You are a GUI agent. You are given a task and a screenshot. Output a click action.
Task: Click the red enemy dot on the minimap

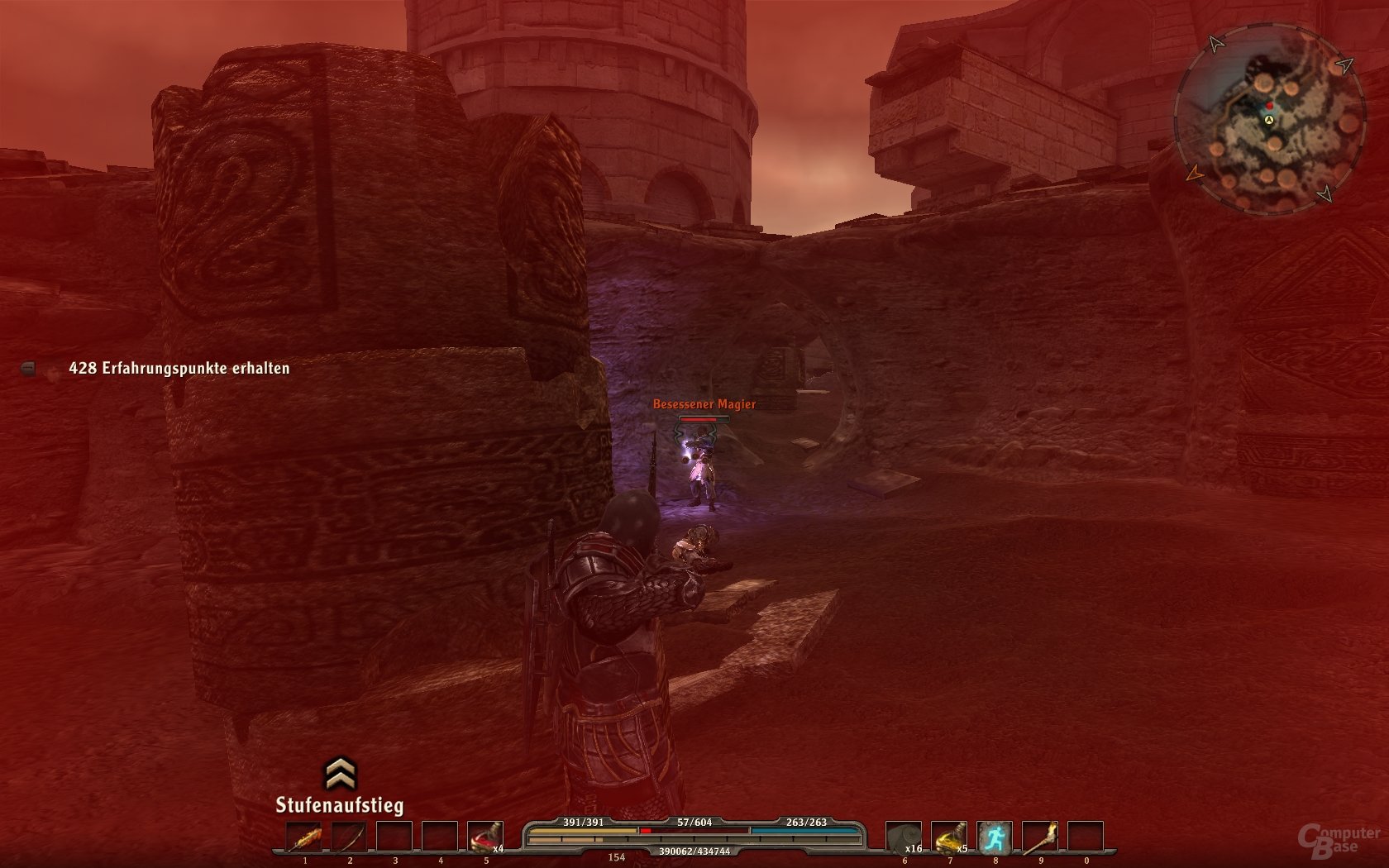[x=1269, y=105]
